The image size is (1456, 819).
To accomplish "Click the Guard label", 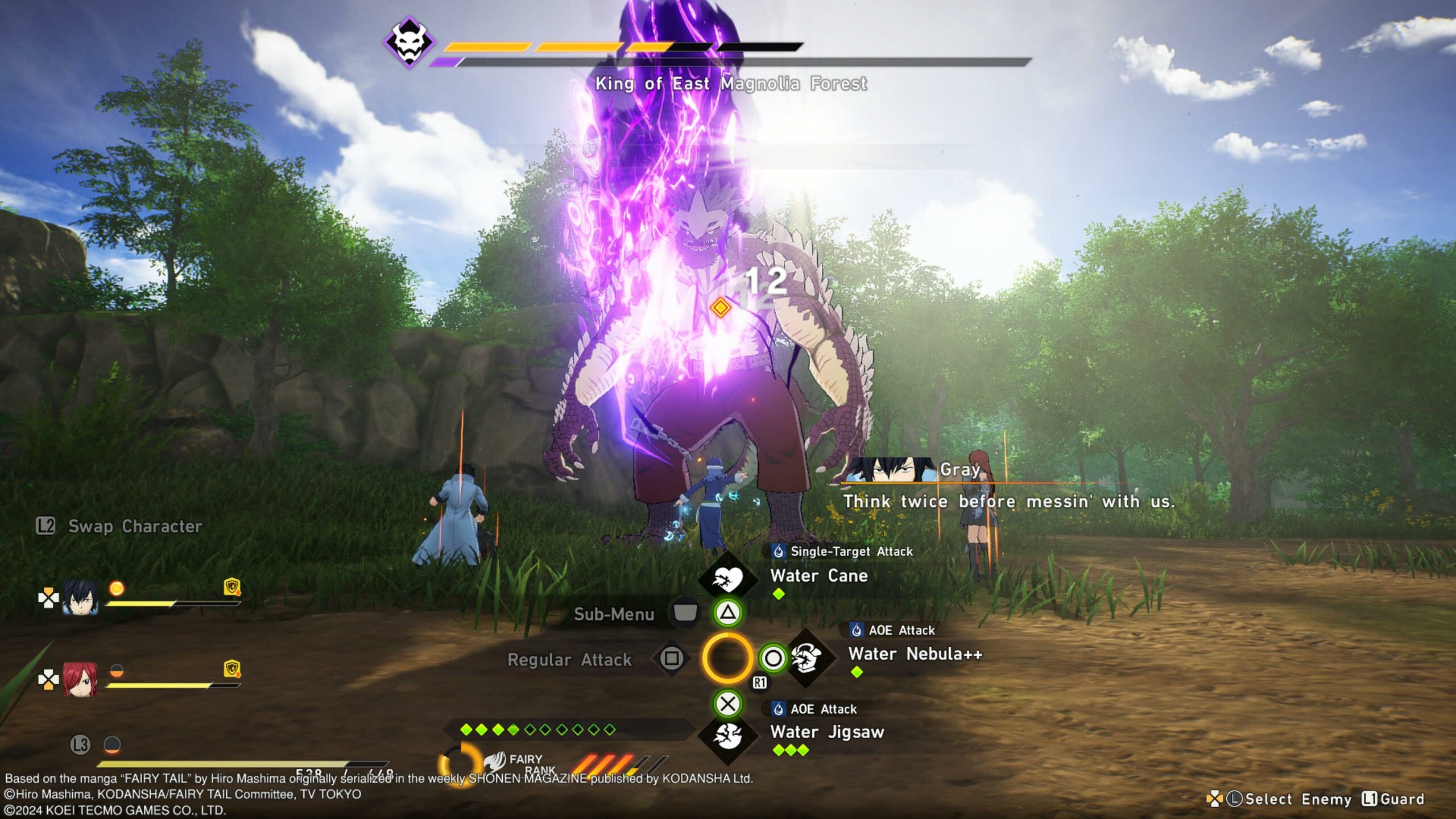I will (1401, 799).
